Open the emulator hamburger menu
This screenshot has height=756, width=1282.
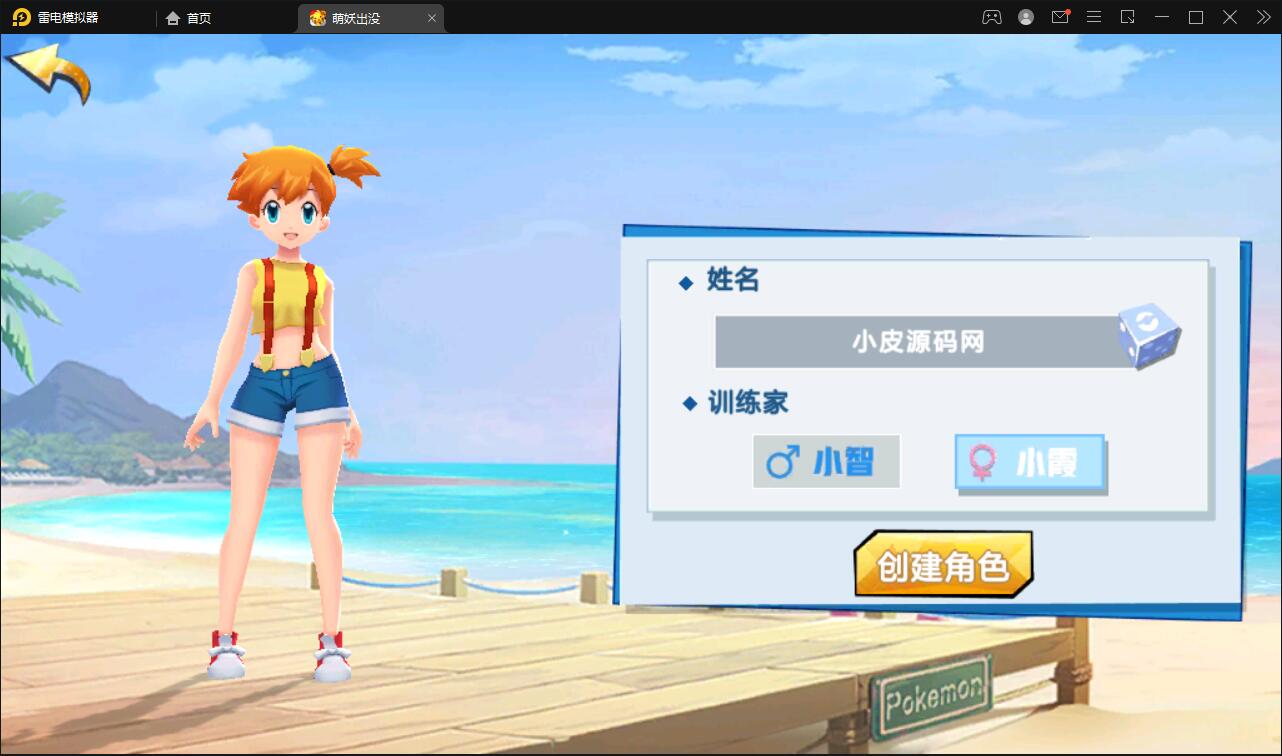(x=1093, y=17)
